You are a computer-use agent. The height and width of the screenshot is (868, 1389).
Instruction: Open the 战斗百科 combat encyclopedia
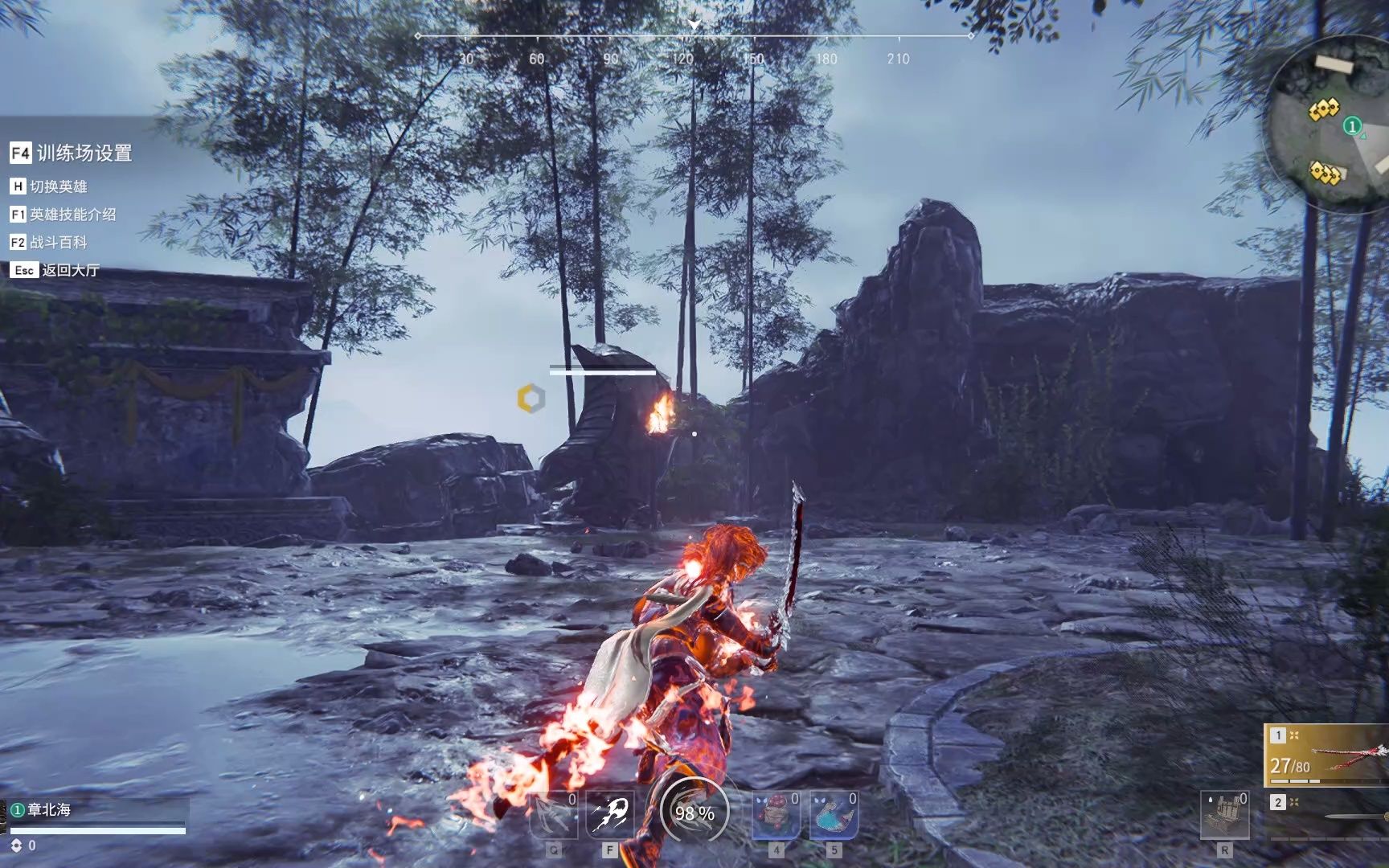pos(50,242)
